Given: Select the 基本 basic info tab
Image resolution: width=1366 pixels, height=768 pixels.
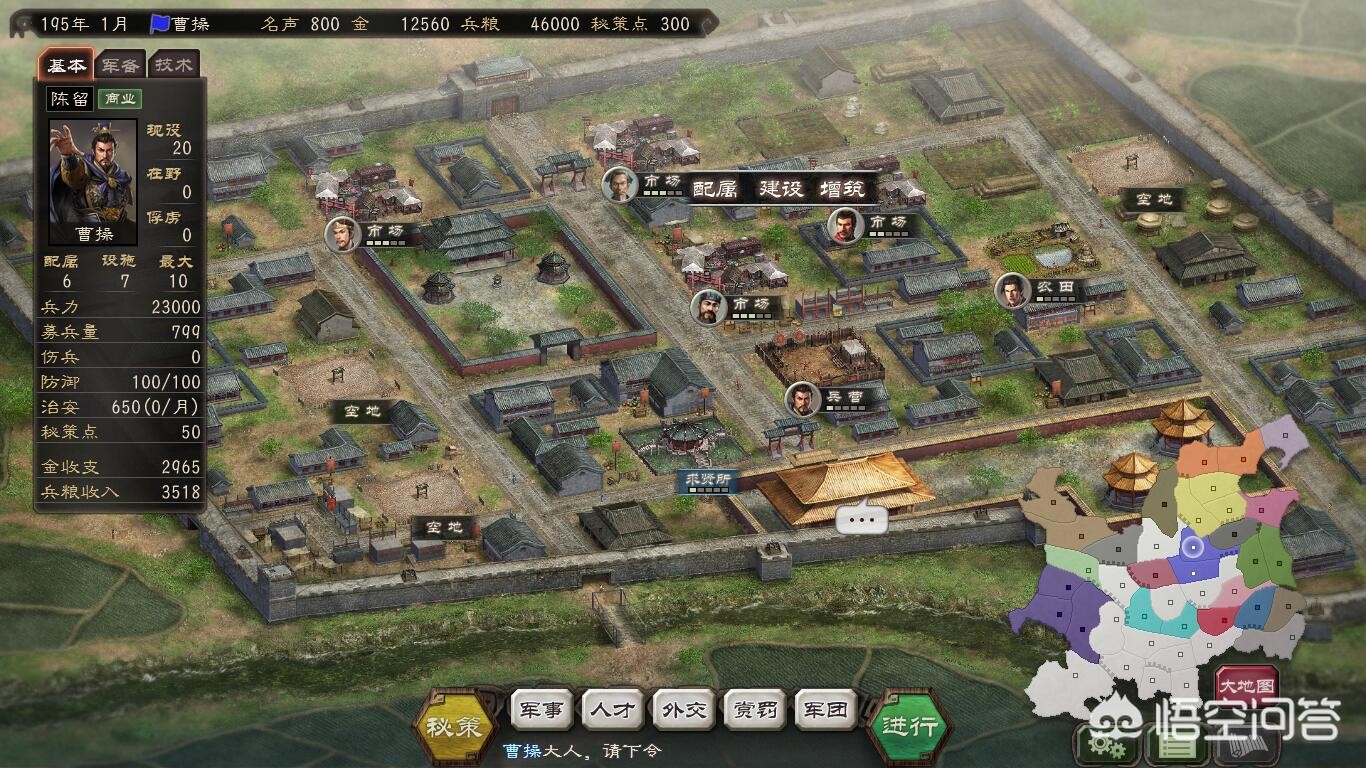Looking at the screenshot, I should (x=67, y=65).
